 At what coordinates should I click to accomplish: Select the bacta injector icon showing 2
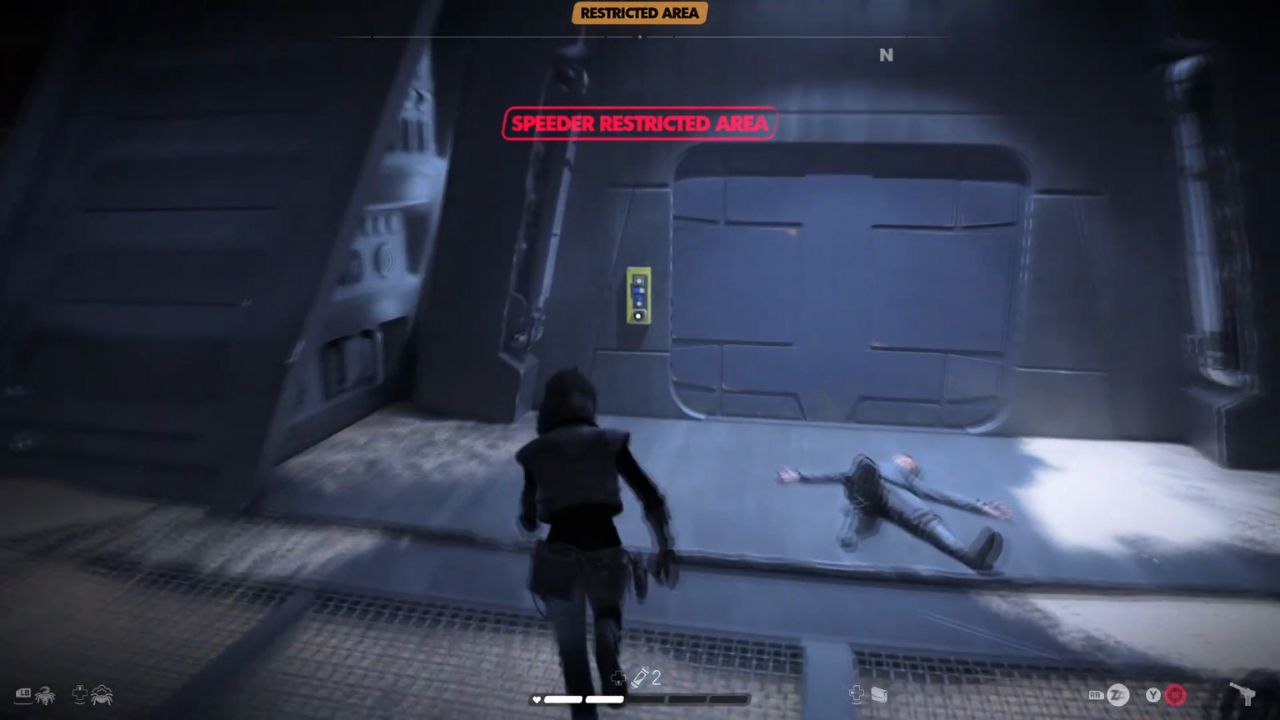click(642, 677)
